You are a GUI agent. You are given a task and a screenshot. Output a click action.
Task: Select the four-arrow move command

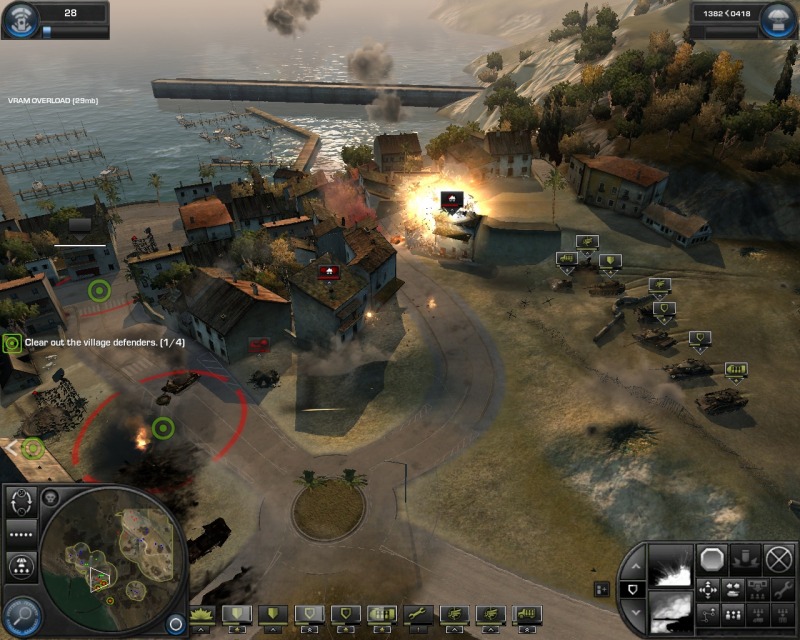coord(709,589)
